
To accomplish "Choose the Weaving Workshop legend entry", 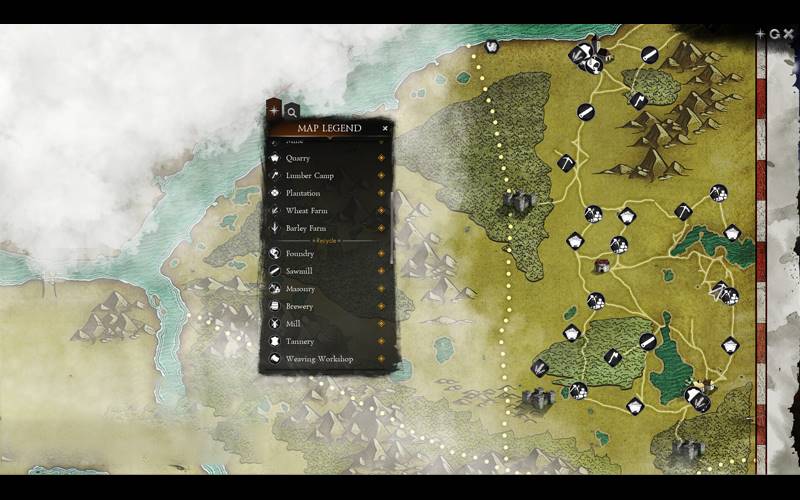I will click(x=319, y=359).
